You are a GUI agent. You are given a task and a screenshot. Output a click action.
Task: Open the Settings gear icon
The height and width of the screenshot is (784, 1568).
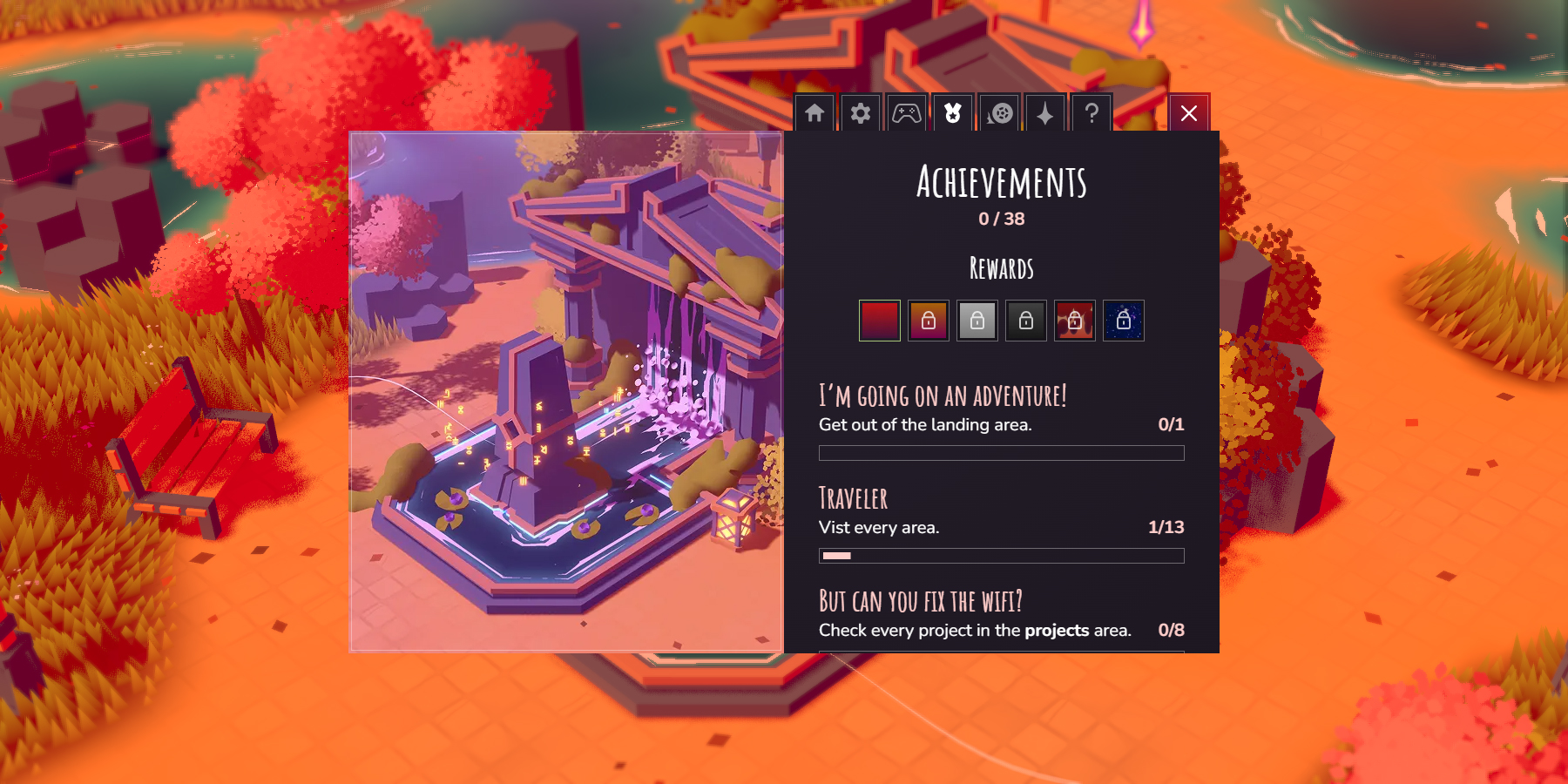tap(861, 113)
